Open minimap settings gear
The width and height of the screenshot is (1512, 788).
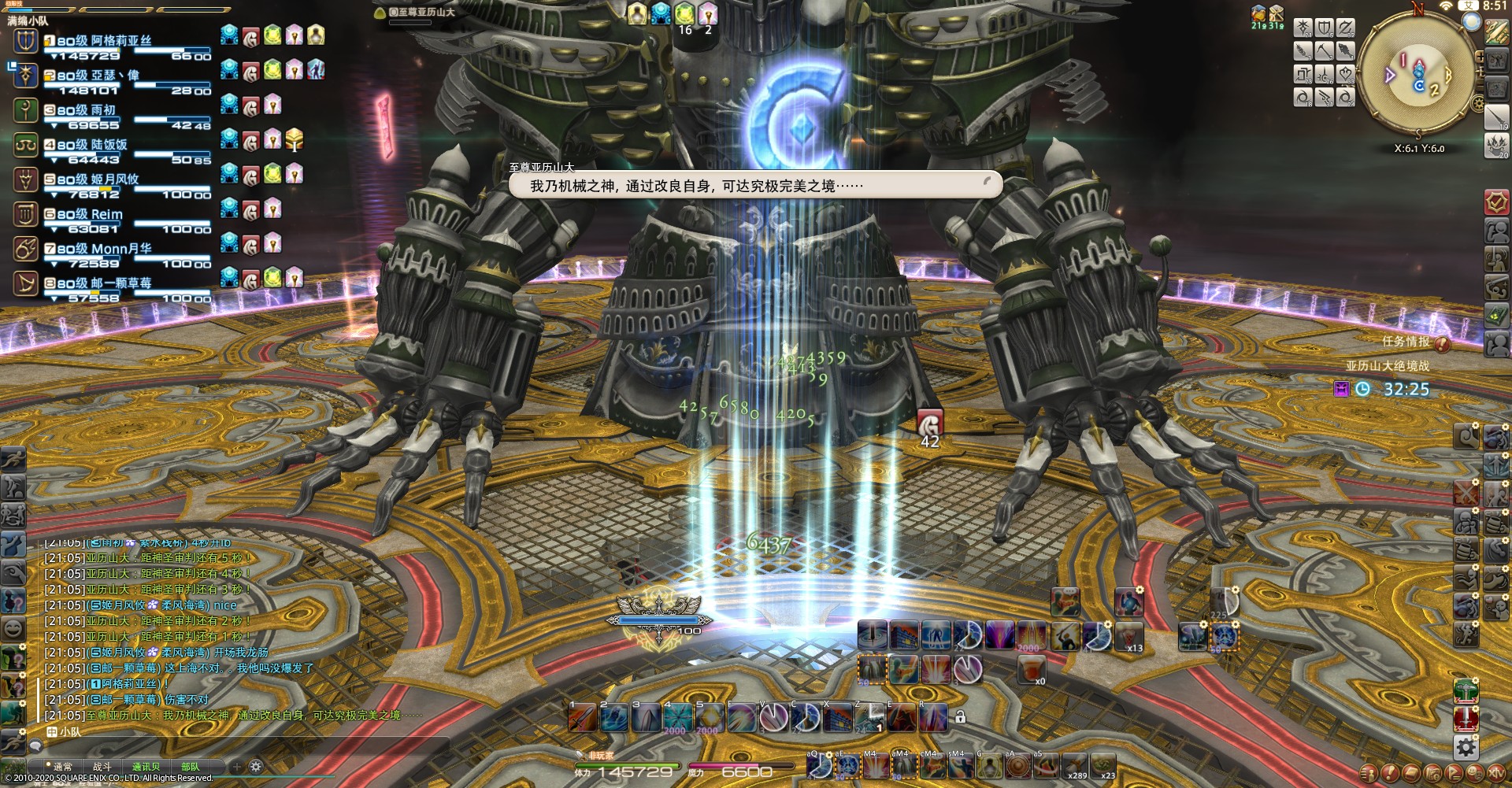(x=1478, y=103)
